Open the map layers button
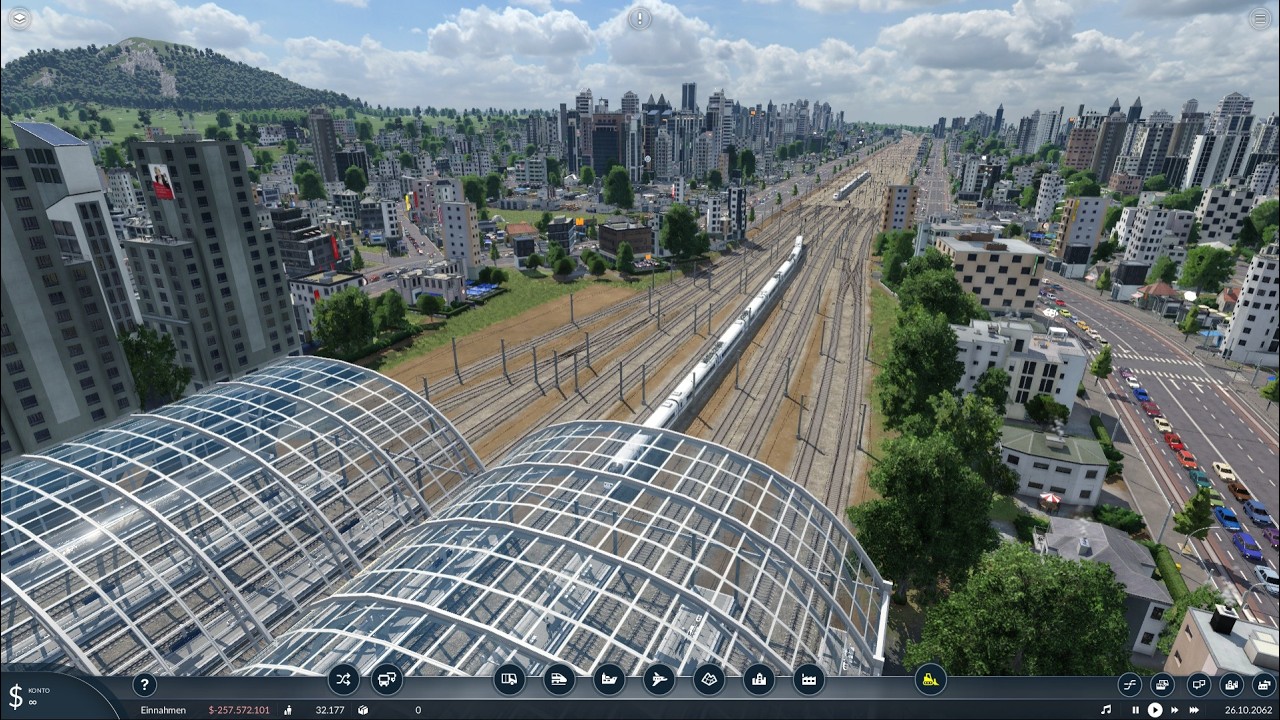The width and height of the screenshot is (1280, 720). click(x=19, y=18)
